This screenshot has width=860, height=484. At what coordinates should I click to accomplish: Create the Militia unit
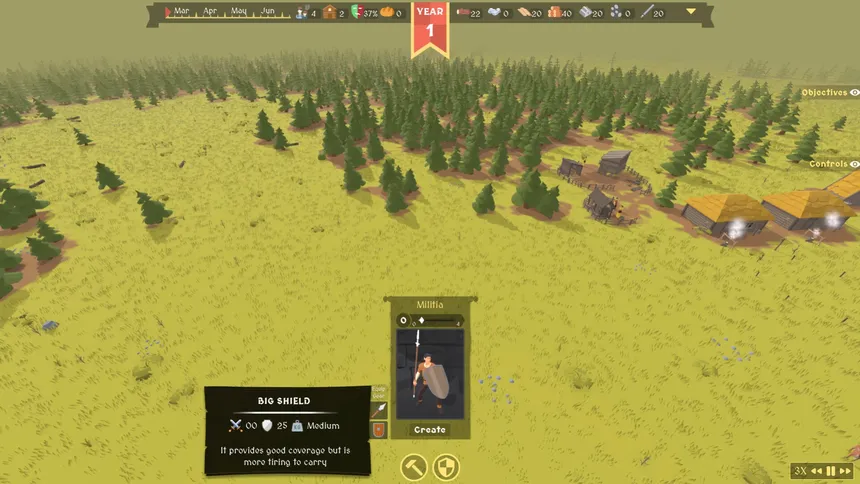click(x=430, y=430)
